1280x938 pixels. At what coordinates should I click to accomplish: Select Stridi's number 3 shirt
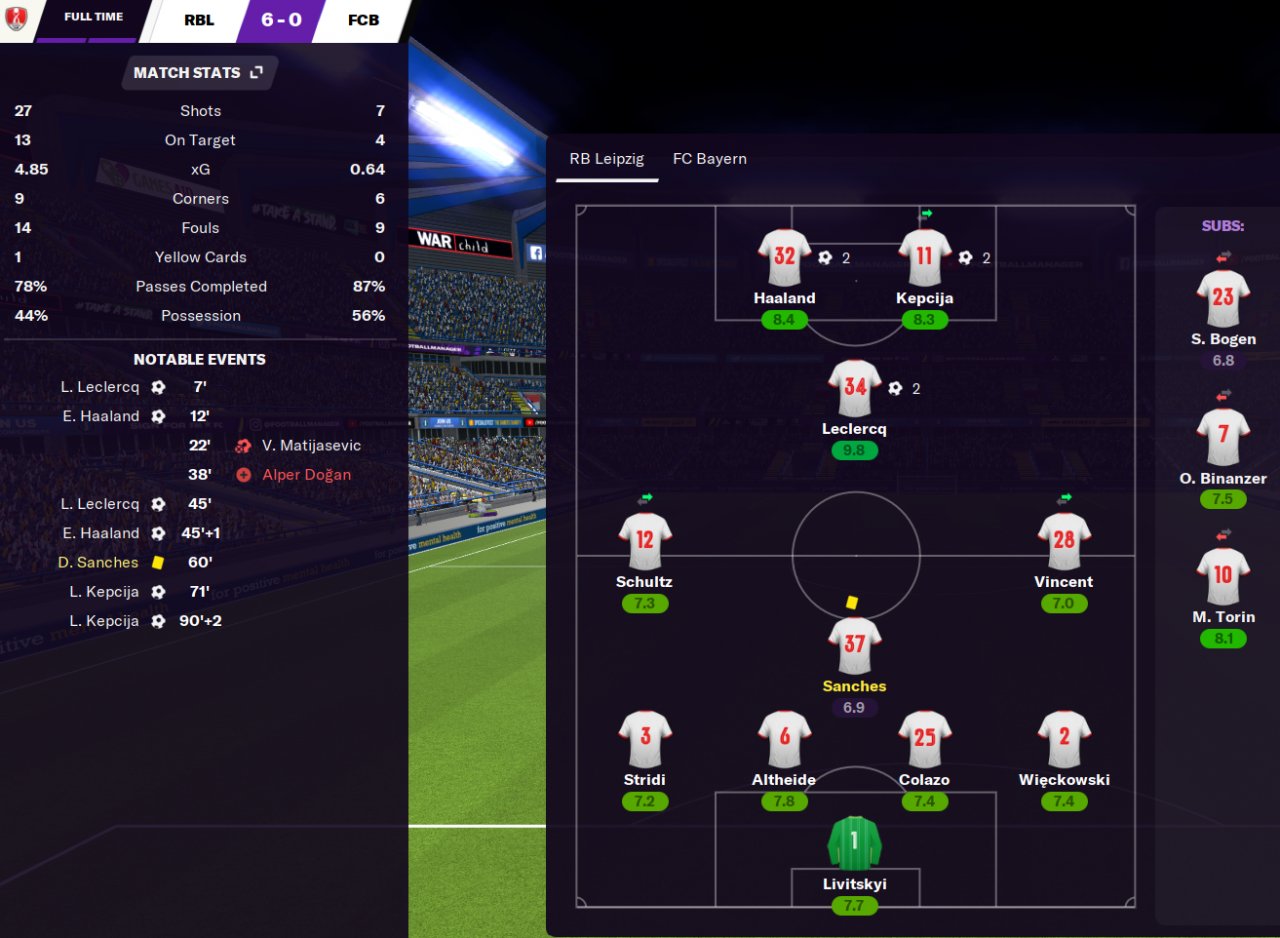(x=644, y=739)
